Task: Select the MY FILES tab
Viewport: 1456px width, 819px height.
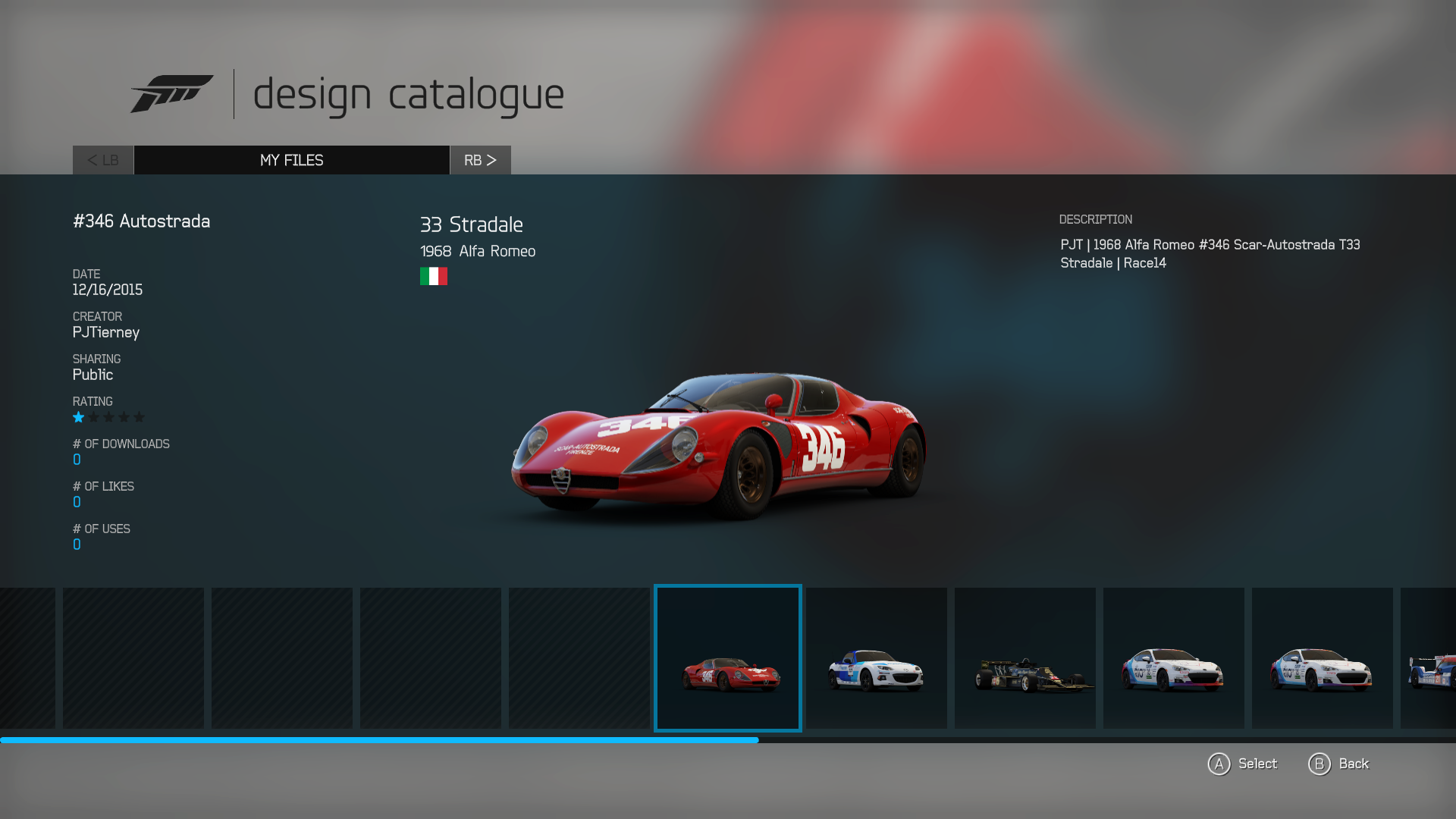Action: pos(291,160)
